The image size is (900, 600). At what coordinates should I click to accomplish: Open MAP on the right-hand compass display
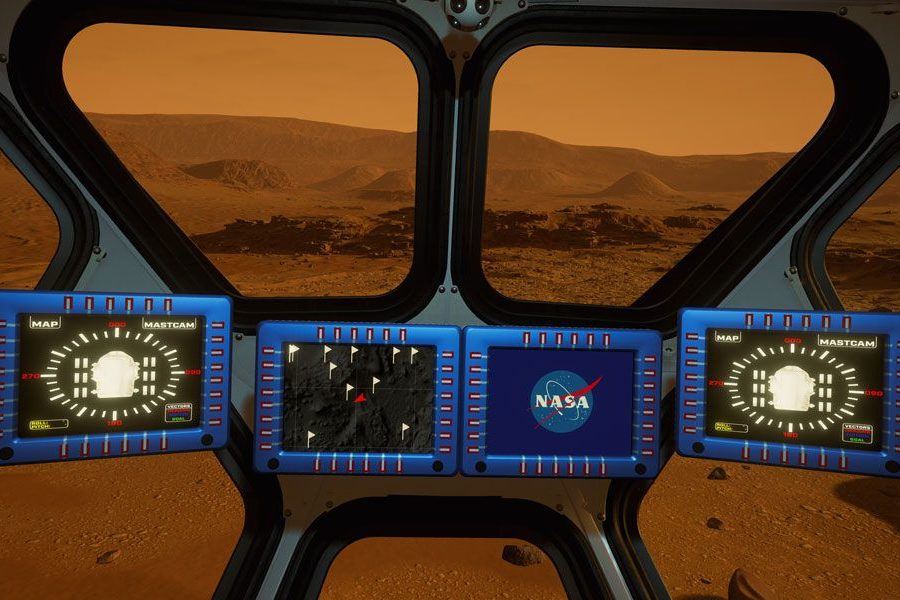click(x=727, y=337)
